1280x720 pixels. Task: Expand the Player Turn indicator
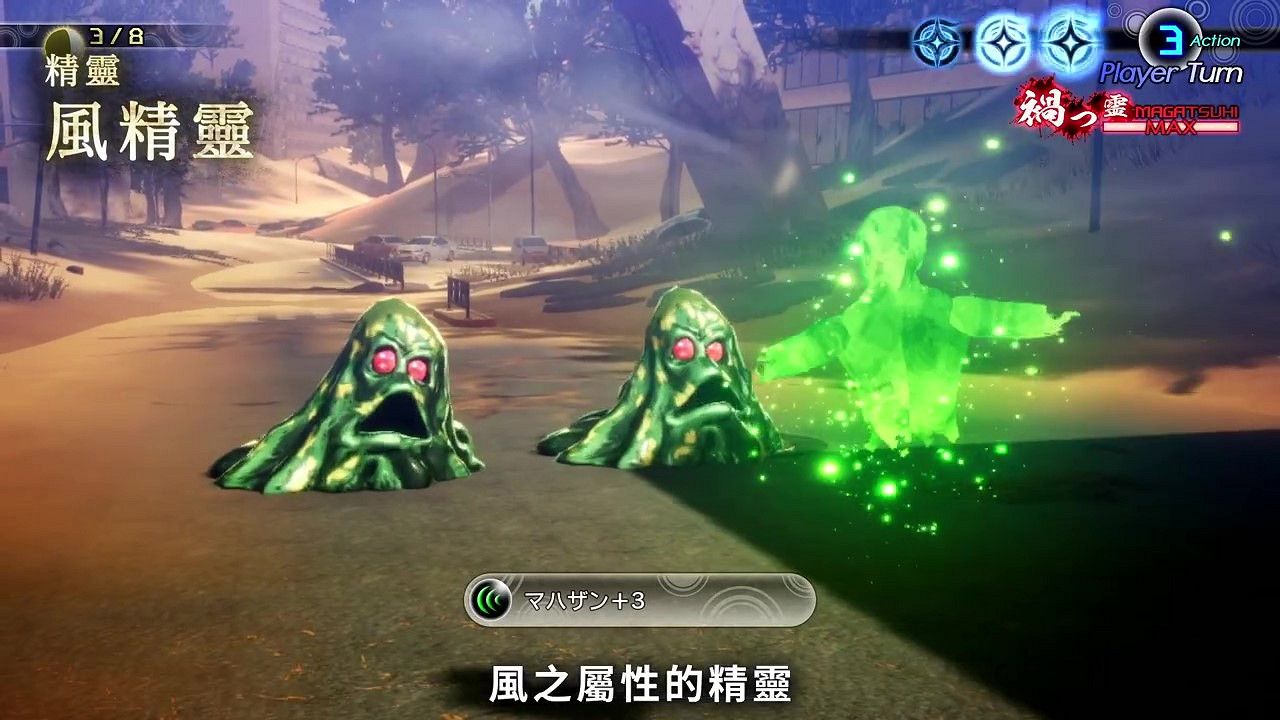coord(1170,71)
